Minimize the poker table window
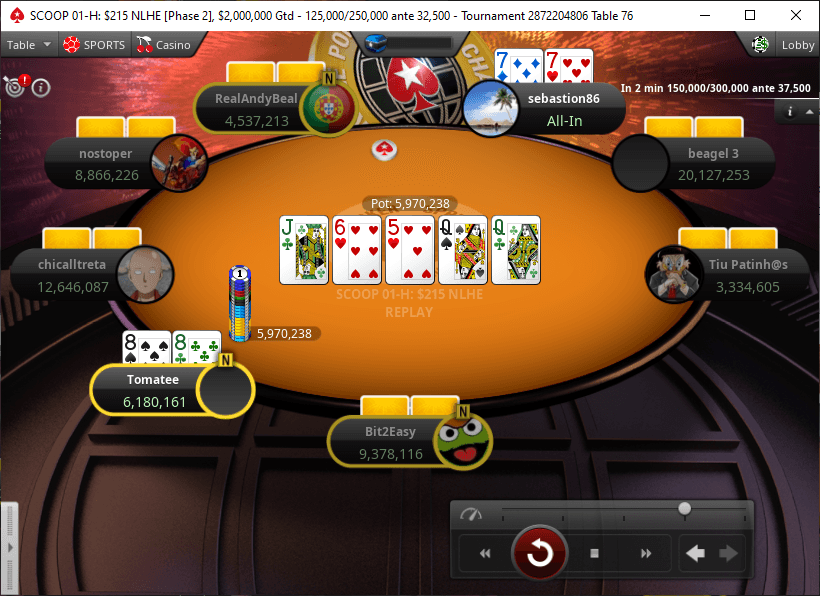820x596 pixels. pyautogui.click(x=704, y=15)
